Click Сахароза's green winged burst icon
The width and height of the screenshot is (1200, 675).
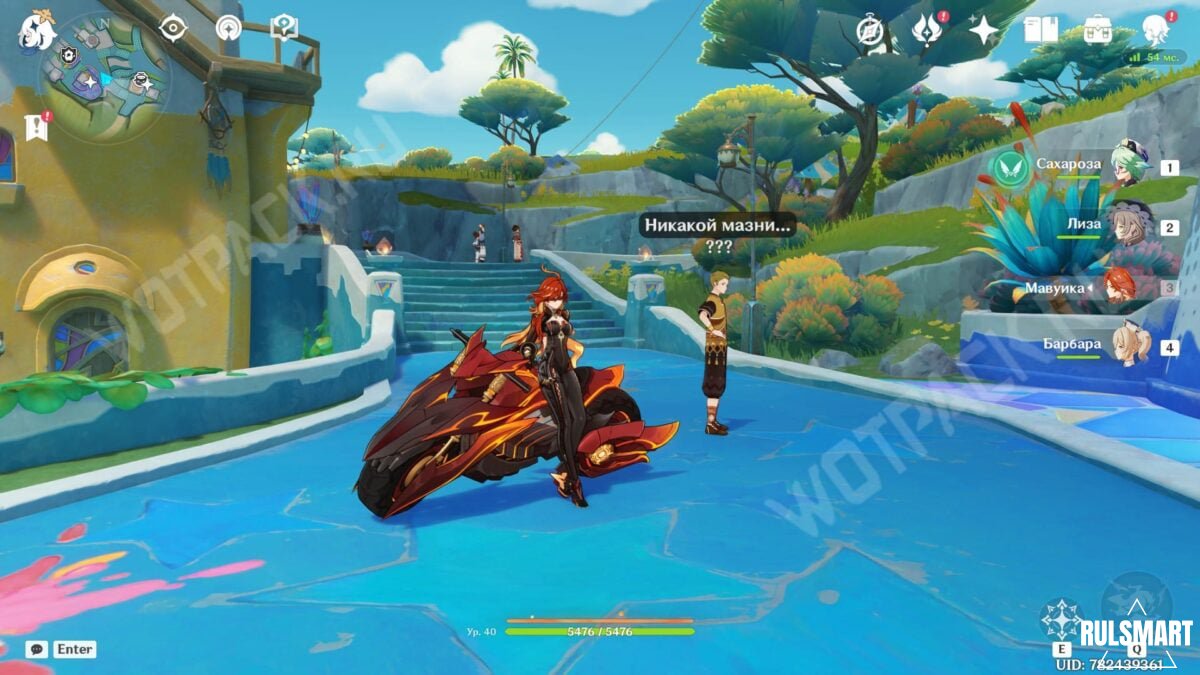tap(1010, 168)
